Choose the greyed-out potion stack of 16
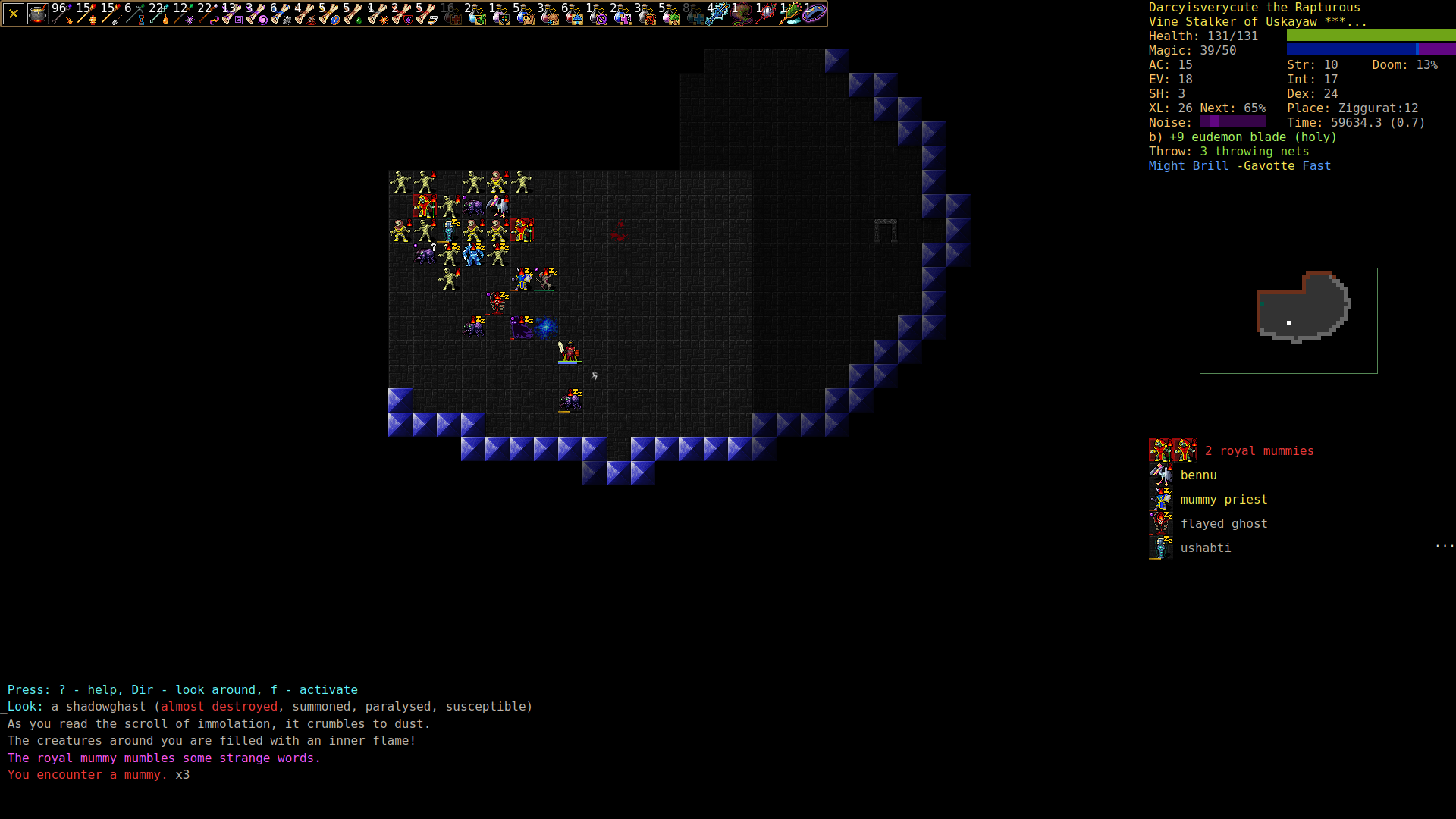 451,14
